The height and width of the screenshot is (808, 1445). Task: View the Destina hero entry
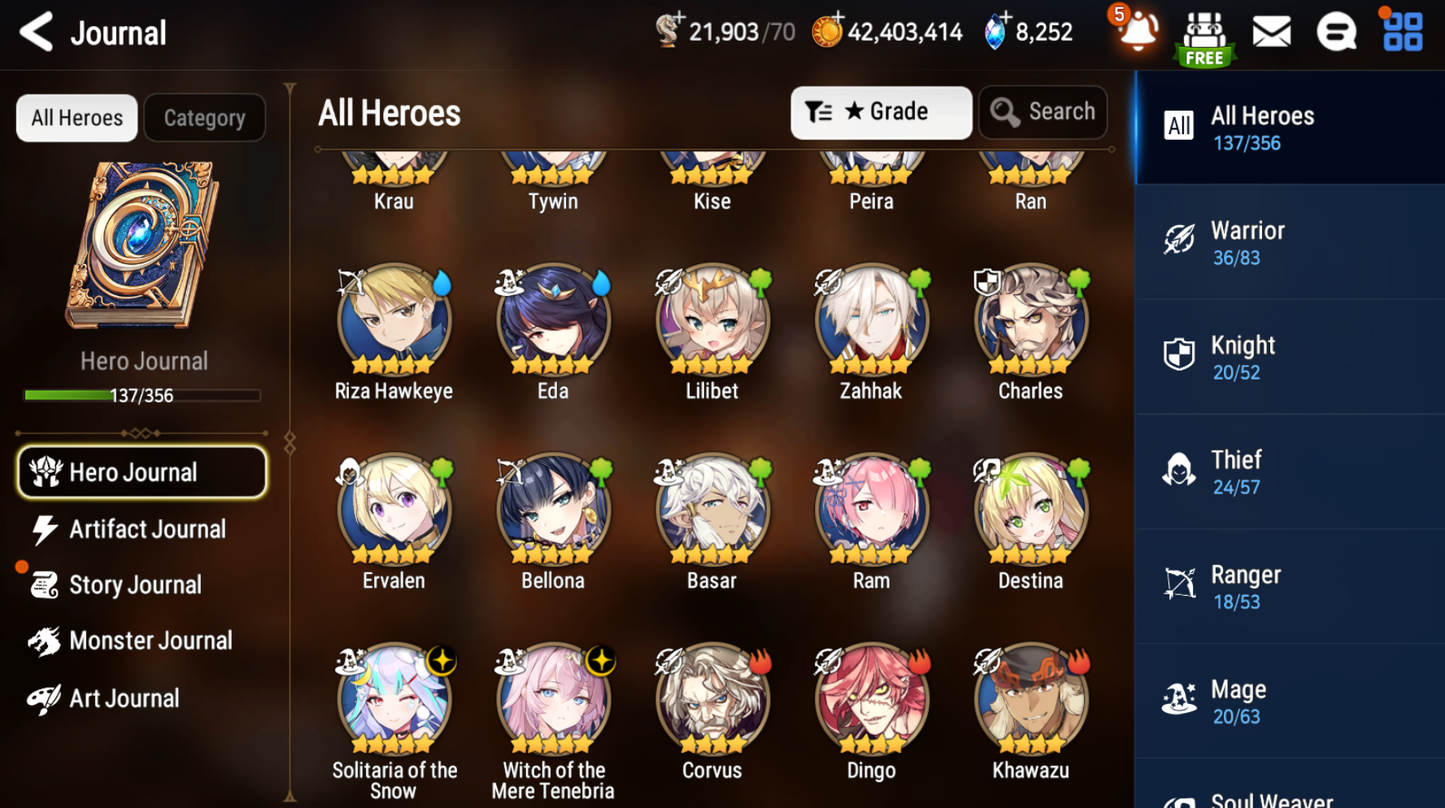coord(1030,511)
